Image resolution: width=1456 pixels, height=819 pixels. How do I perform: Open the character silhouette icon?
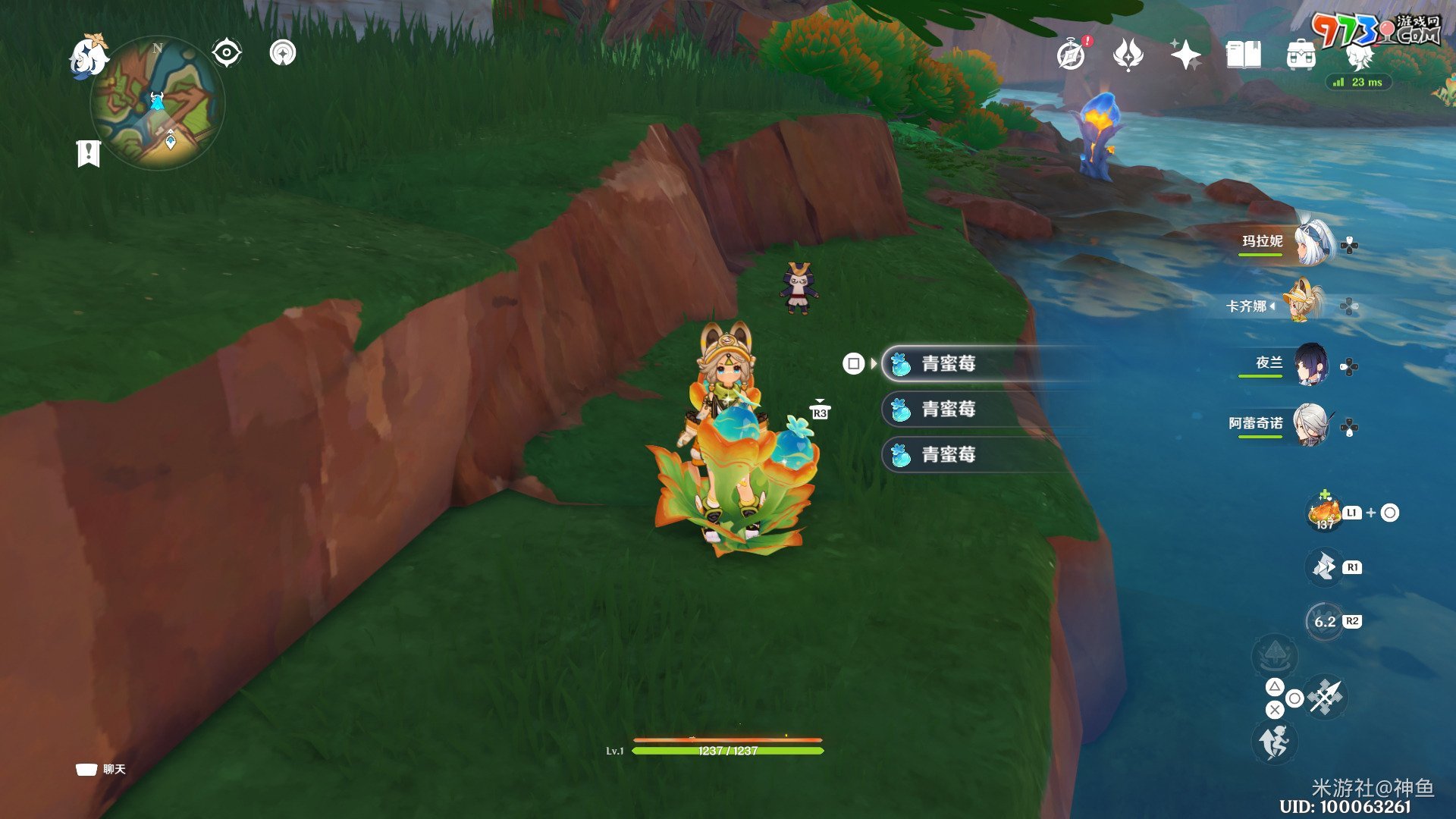coord(1358,55)
